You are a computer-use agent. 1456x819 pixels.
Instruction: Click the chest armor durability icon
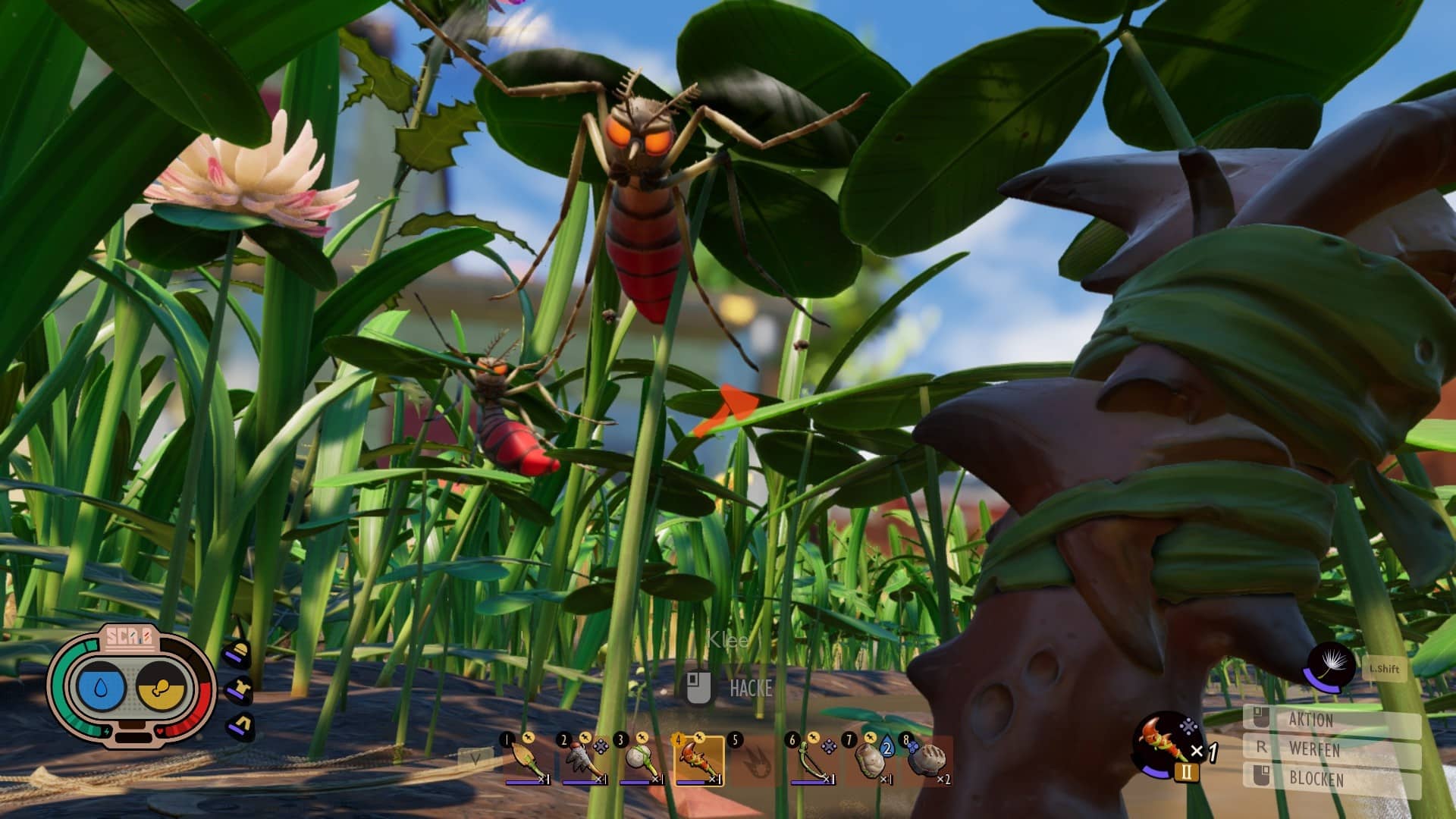[x=239, y=689]
